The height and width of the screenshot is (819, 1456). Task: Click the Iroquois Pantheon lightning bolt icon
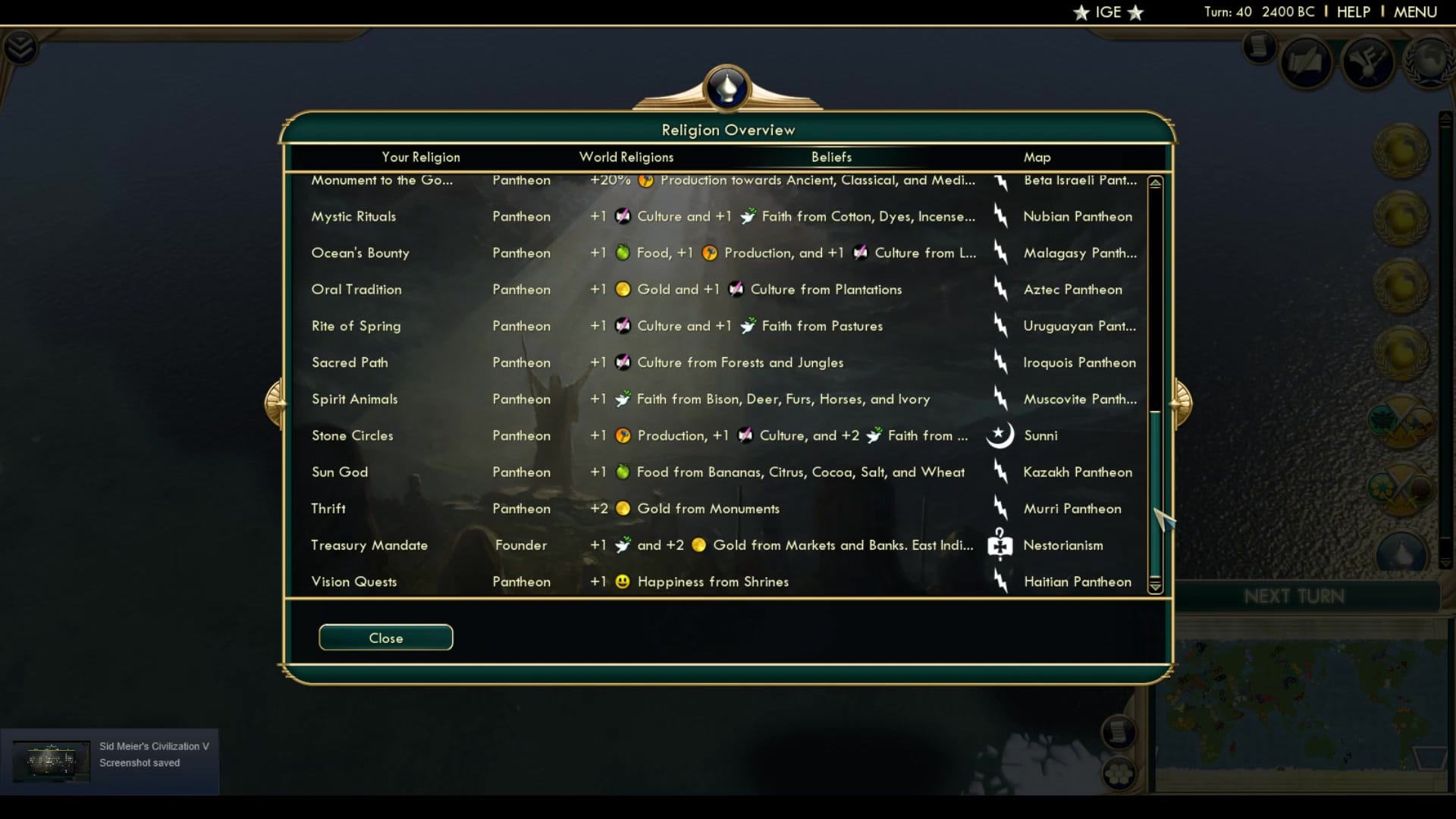(1001, 362)
